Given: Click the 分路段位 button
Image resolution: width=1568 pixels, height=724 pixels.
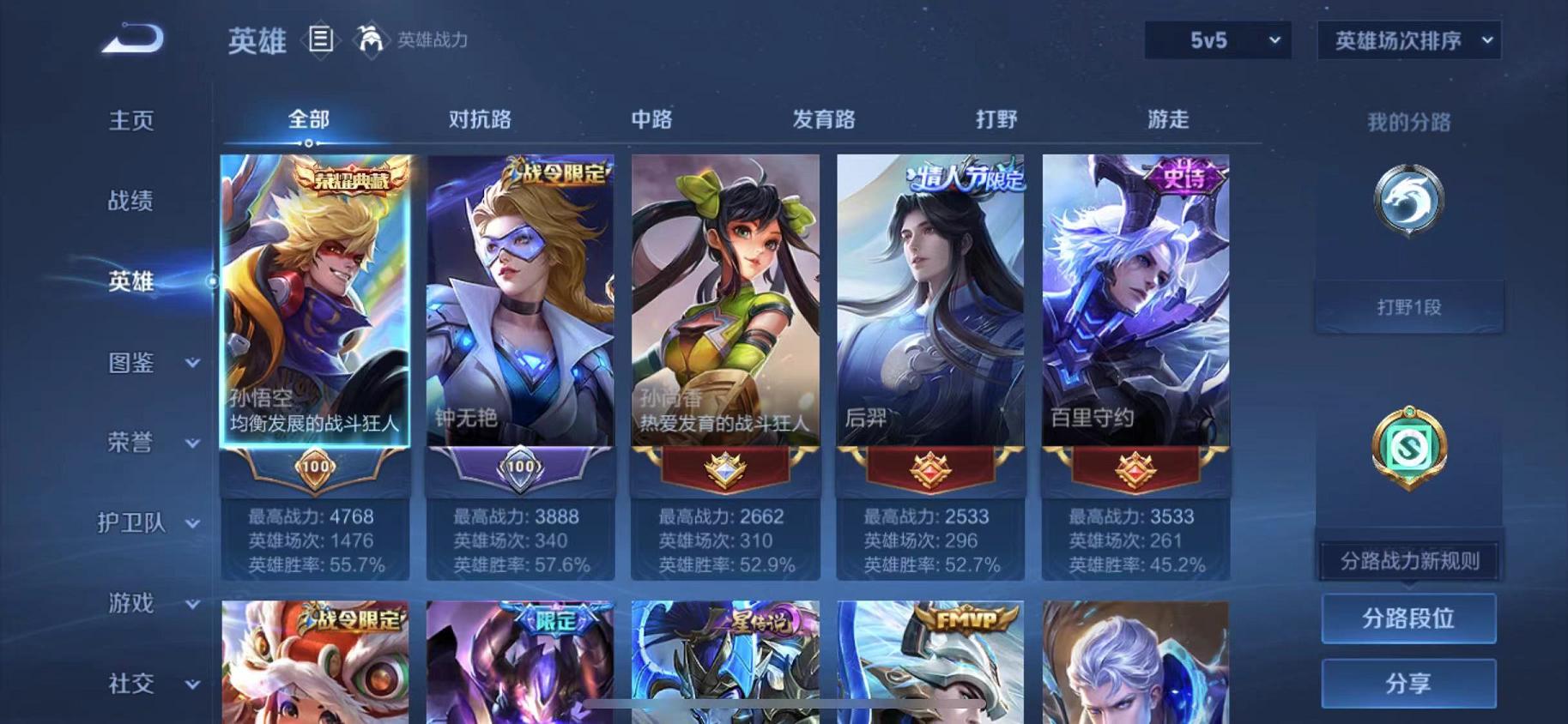Looking at the screenshot, I should click(1409, 618).
